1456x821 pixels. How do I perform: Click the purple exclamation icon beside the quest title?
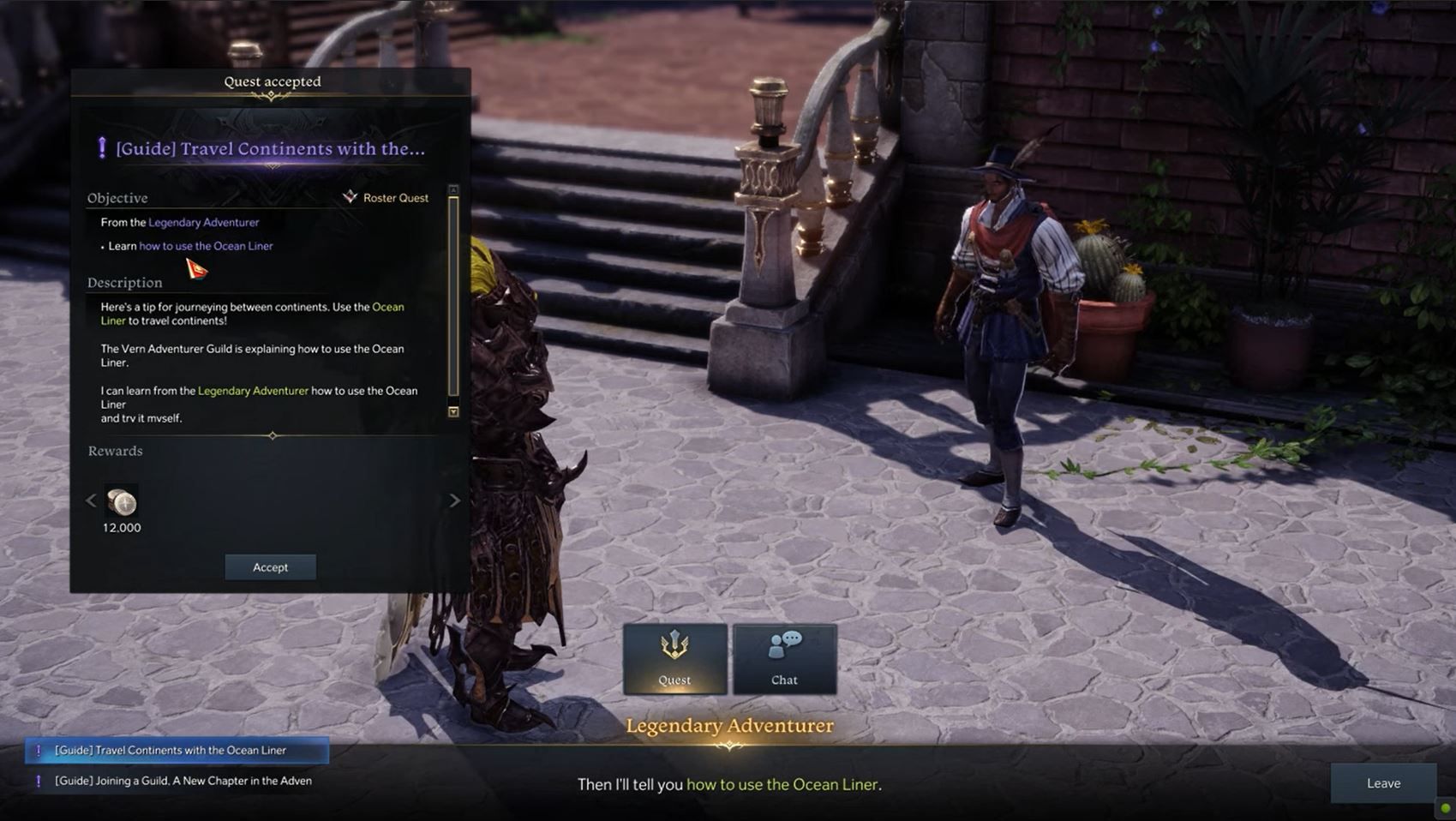104,146
